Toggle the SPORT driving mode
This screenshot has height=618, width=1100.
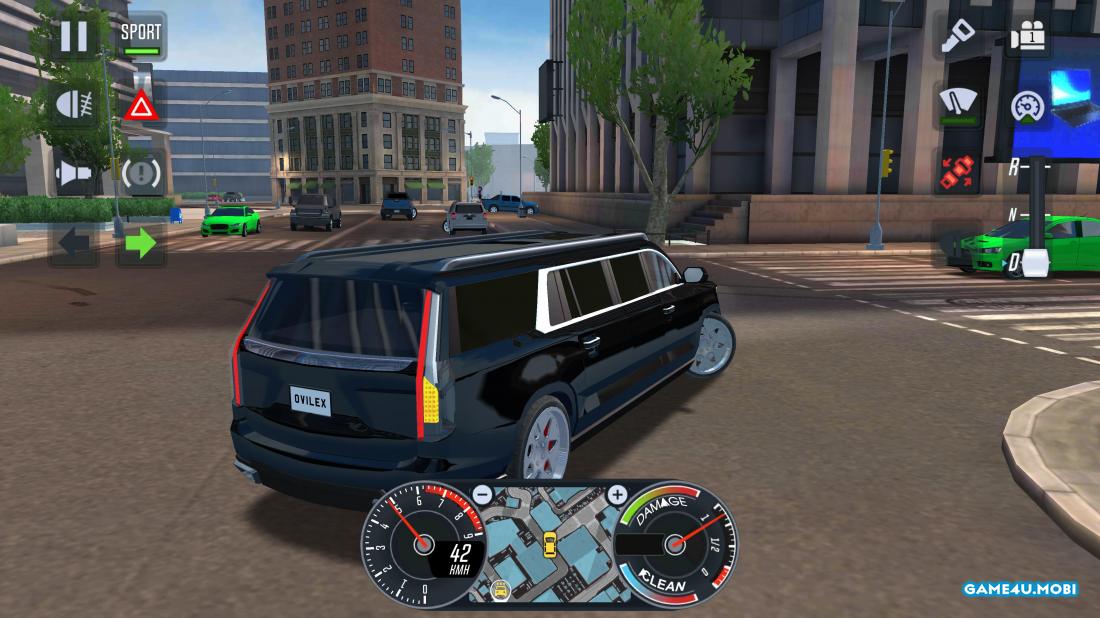[x=141, y=37]
